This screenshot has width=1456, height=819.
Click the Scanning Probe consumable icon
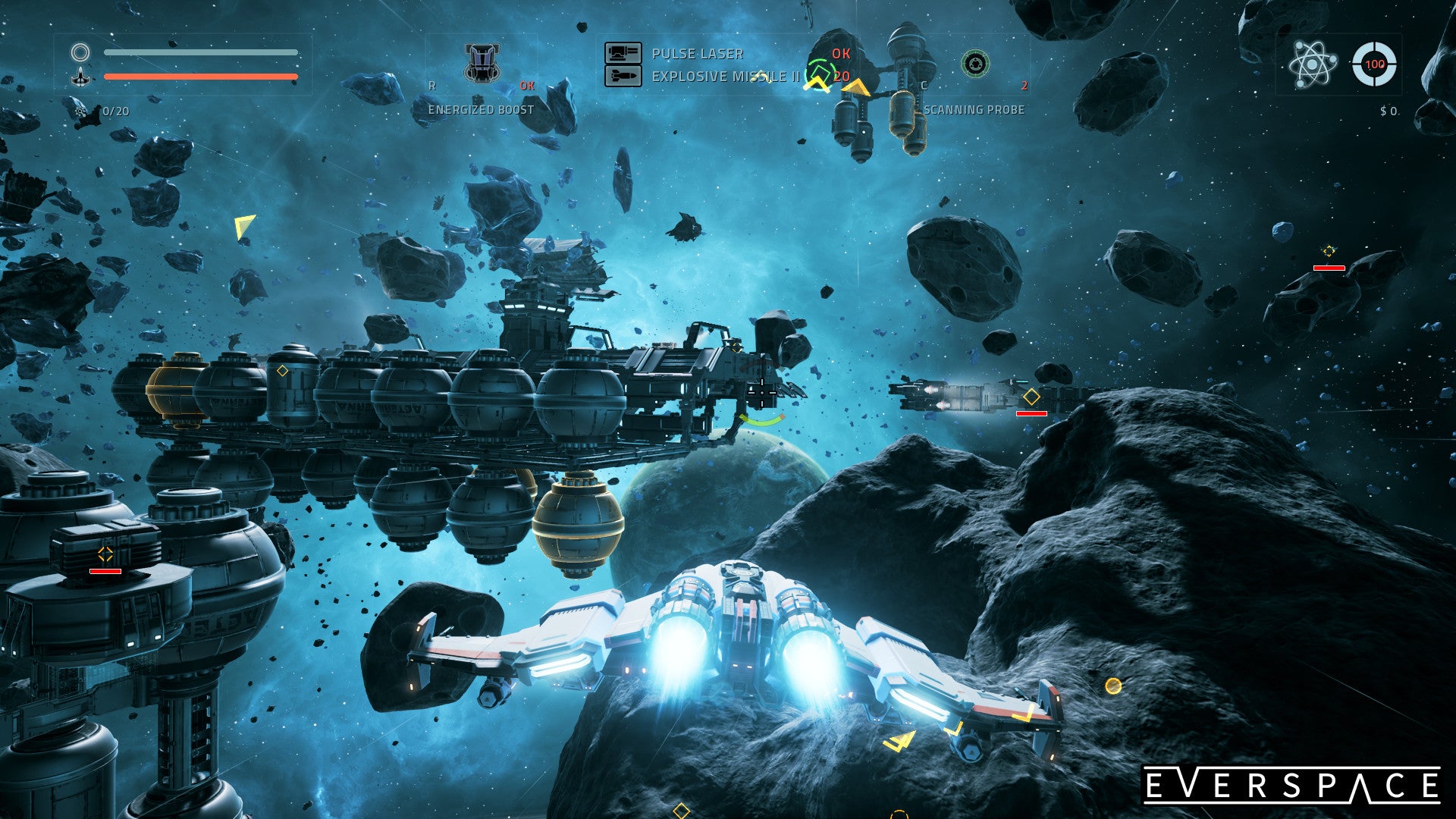click(977, 64)
